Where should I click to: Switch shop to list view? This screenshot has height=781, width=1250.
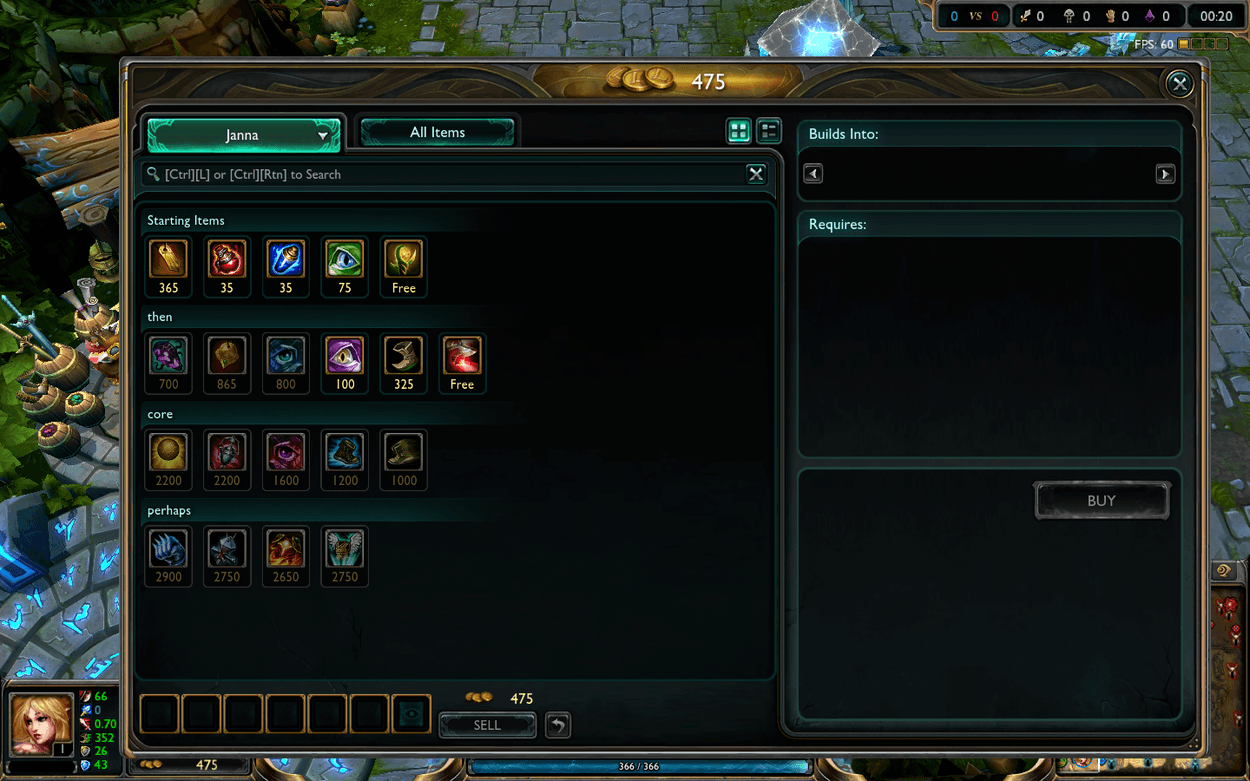[x=768, y=131]
